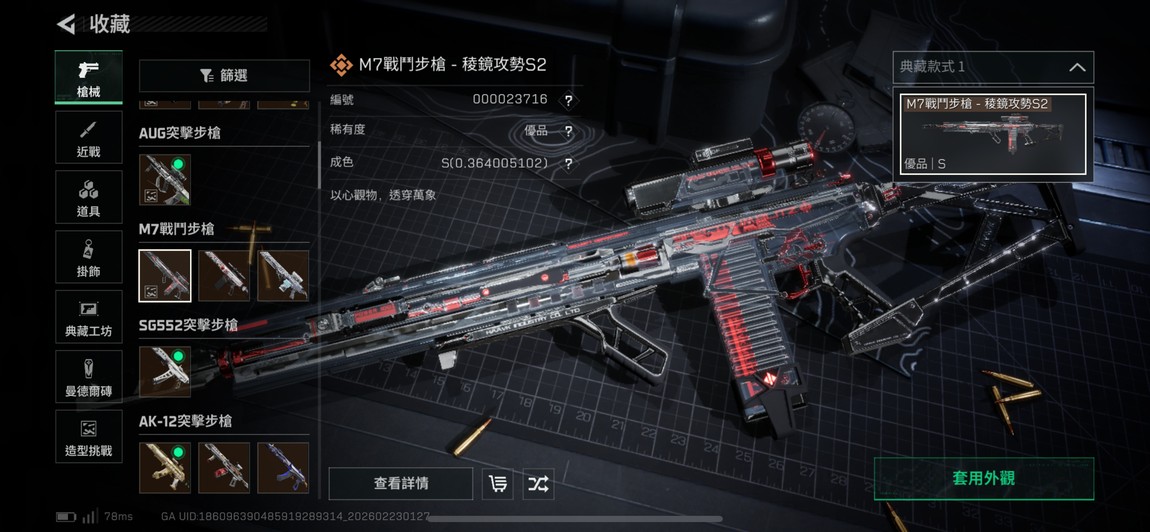1150x532 pixels.
Task: Select the gold AK-12 skin thumbnail
Action: point(165,468)
